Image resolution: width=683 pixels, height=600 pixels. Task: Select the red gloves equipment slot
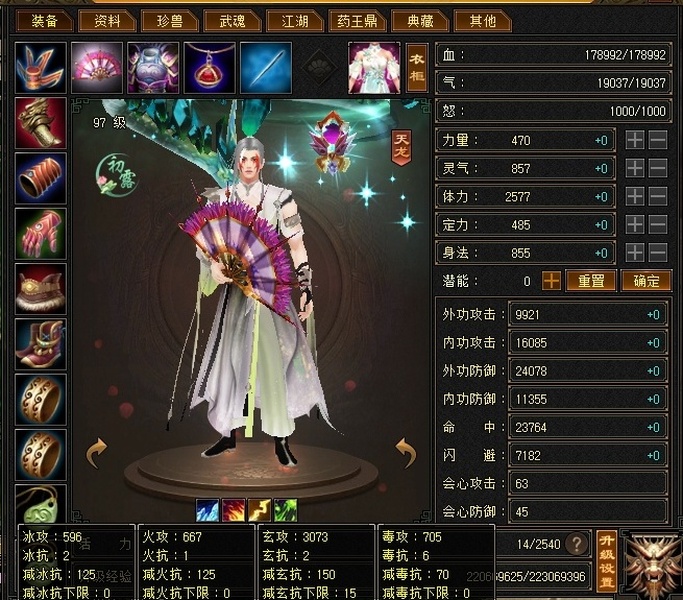(41, 233)
